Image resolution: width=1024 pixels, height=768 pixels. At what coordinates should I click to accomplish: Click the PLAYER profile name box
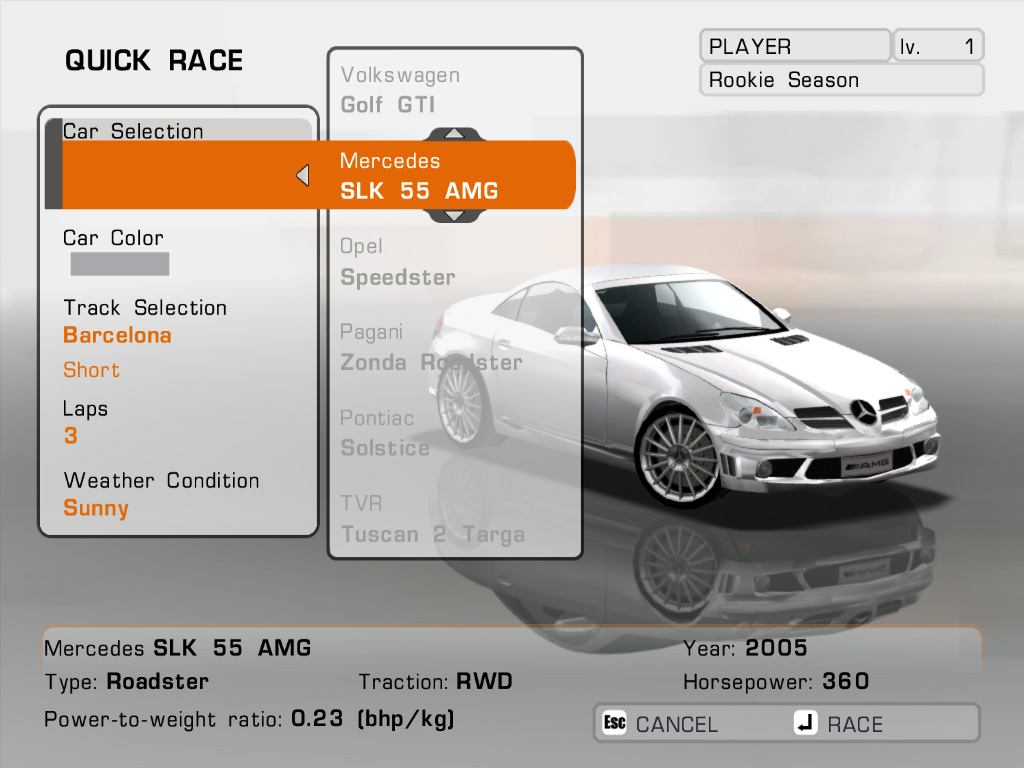[794, 46]
